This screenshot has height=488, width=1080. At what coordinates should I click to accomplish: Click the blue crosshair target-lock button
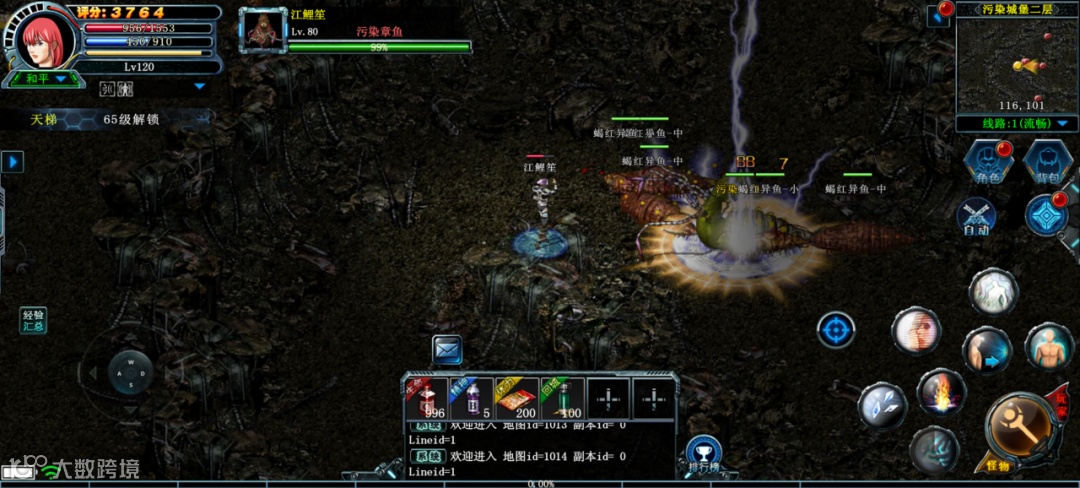pyautogui.click(x=836, y=330)
